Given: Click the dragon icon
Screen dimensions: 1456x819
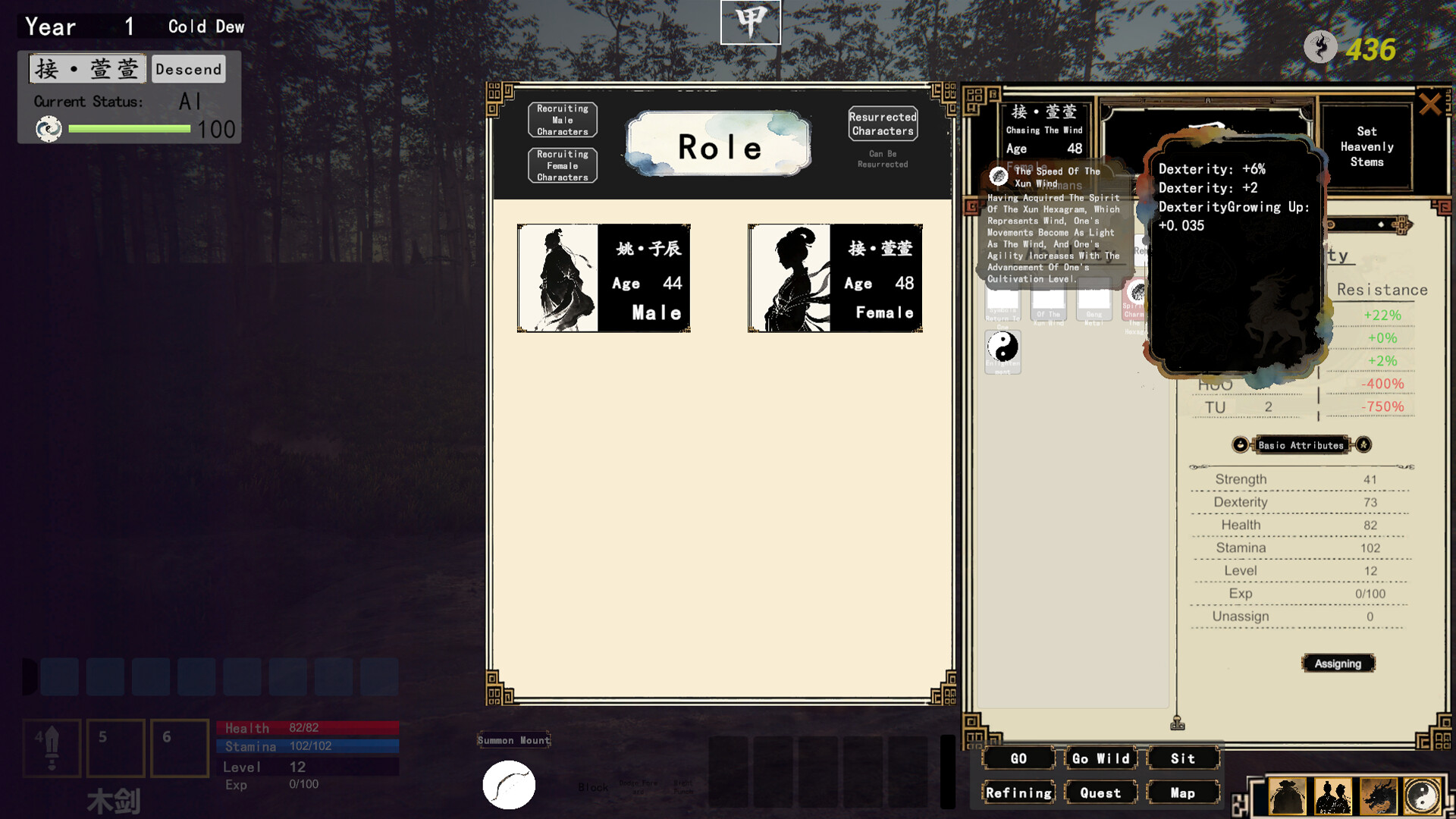Looking at the screenshot, I should click(x=1378, y=797).
